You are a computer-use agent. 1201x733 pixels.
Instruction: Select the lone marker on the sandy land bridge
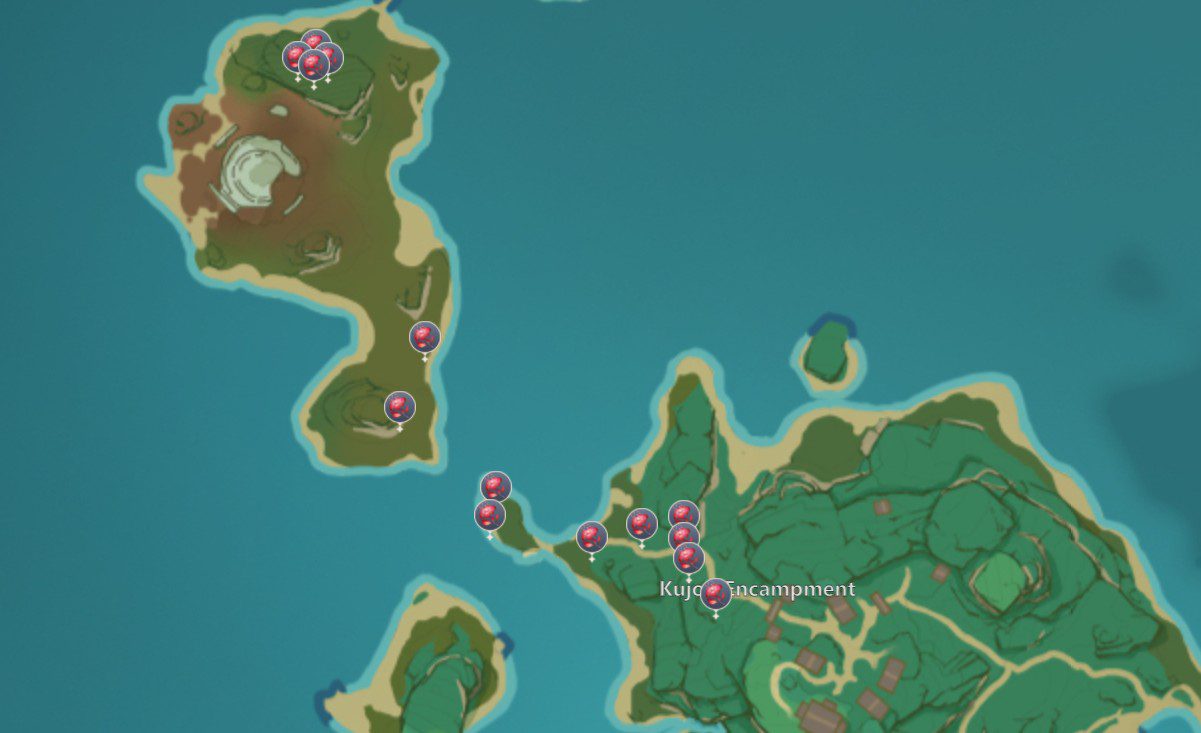(592, 537)
